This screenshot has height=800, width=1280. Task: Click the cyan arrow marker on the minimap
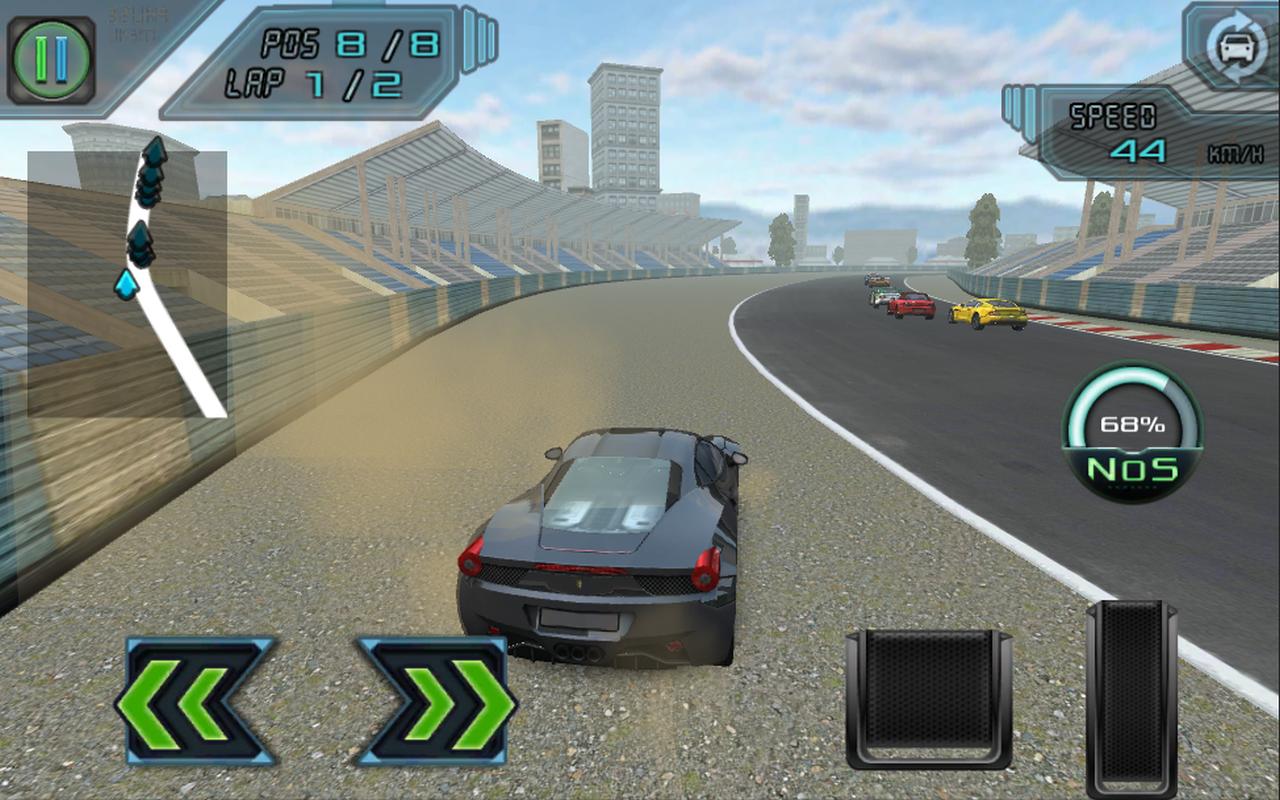point(126,284)
